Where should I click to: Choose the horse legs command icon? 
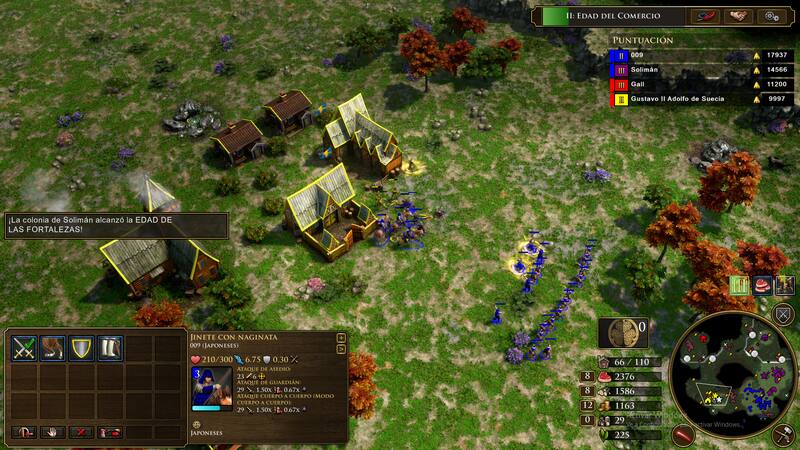52,348
